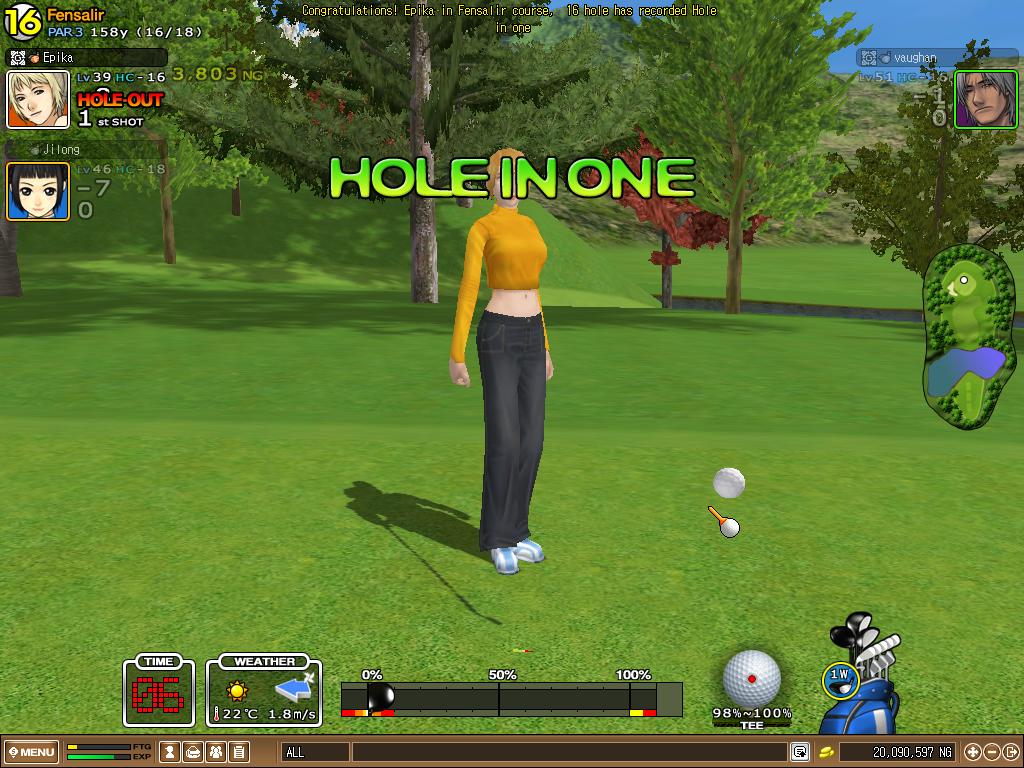Select Jilong's player portrait

(x=38, y=191)
